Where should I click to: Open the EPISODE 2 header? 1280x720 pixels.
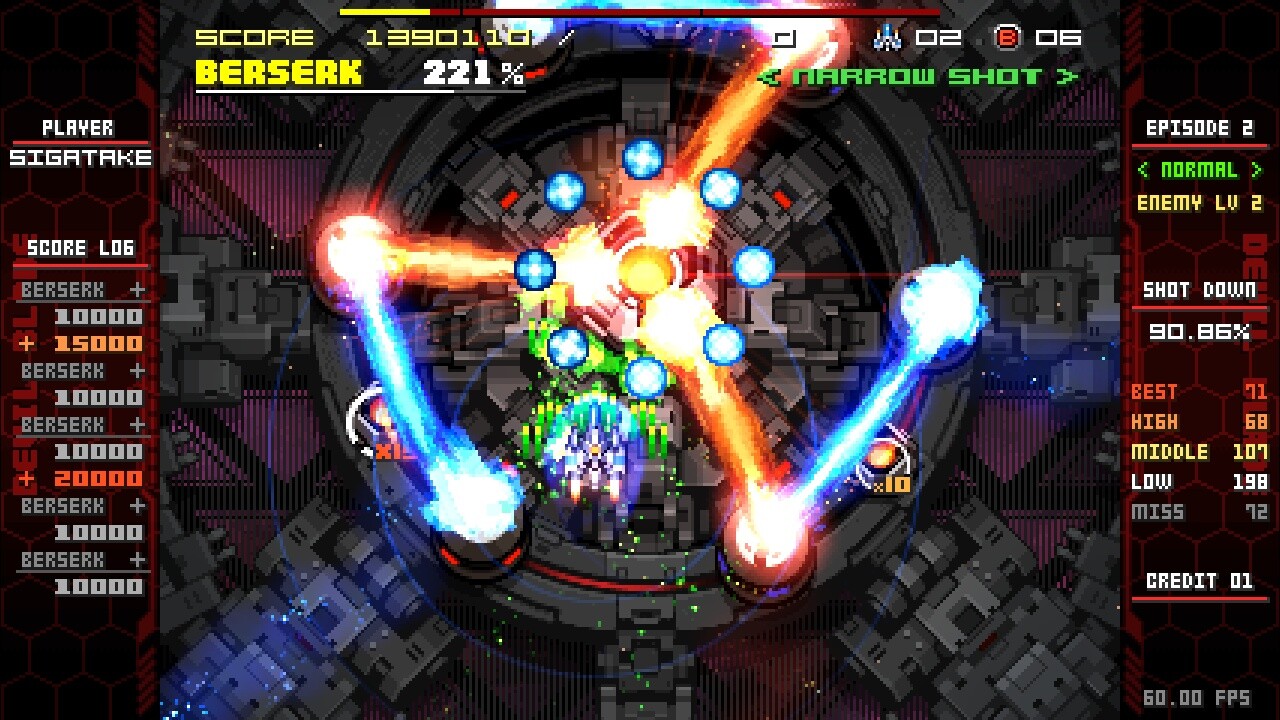[x=1200, y=128]
